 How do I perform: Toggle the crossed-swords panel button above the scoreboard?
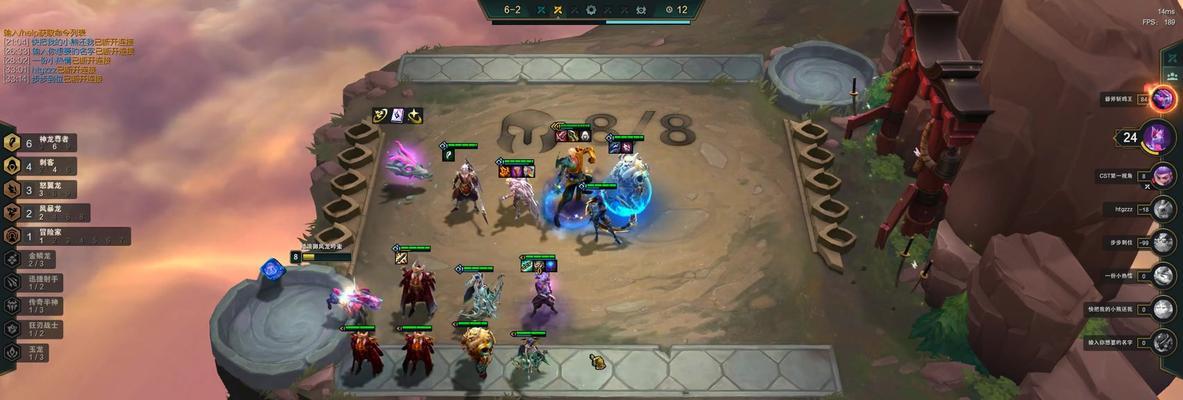(x=1171, y=59)
